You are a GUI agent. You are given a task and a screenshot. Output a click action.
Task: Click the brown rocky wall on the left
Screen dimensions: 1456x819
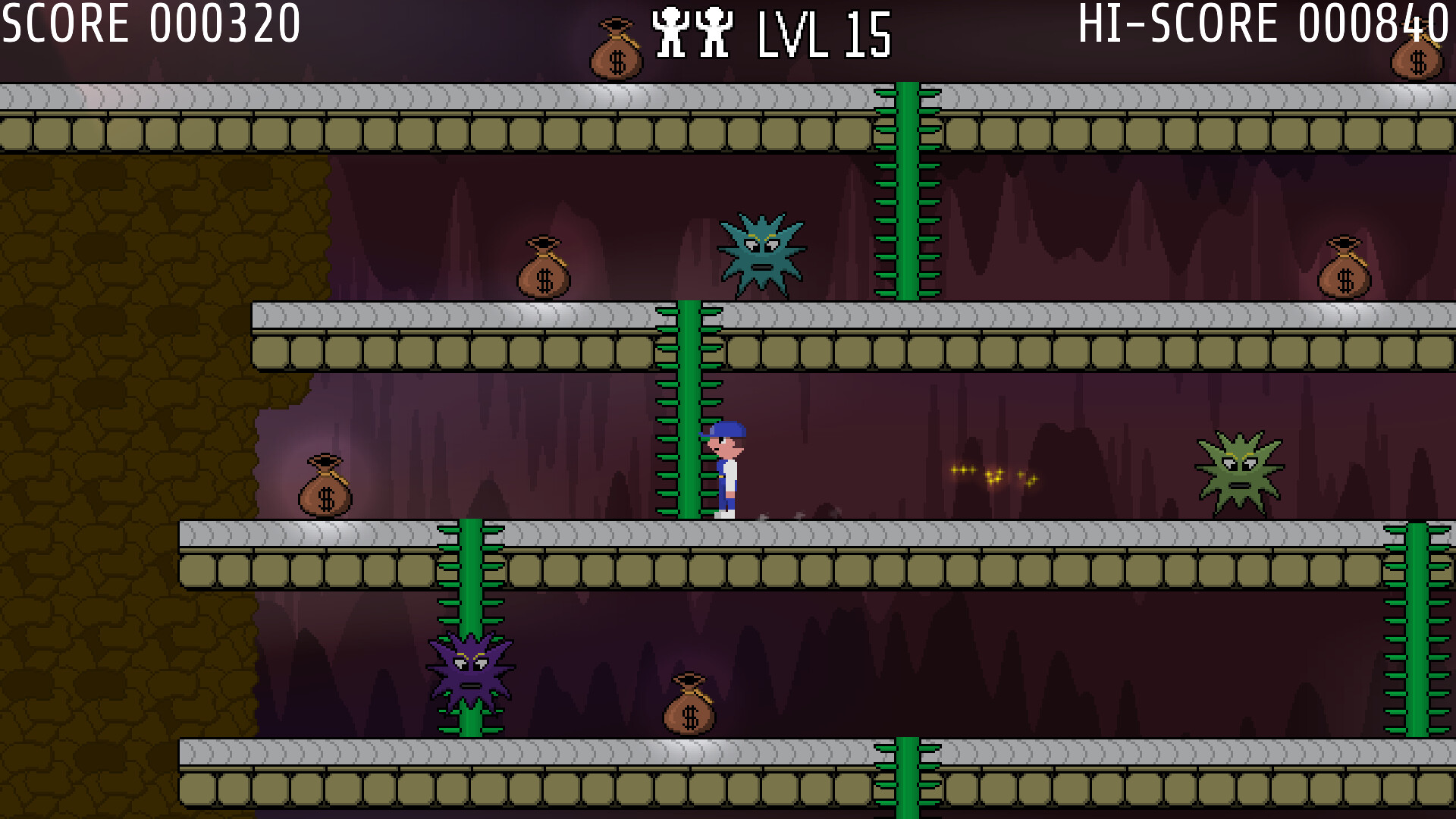click(x=114, y=379)
